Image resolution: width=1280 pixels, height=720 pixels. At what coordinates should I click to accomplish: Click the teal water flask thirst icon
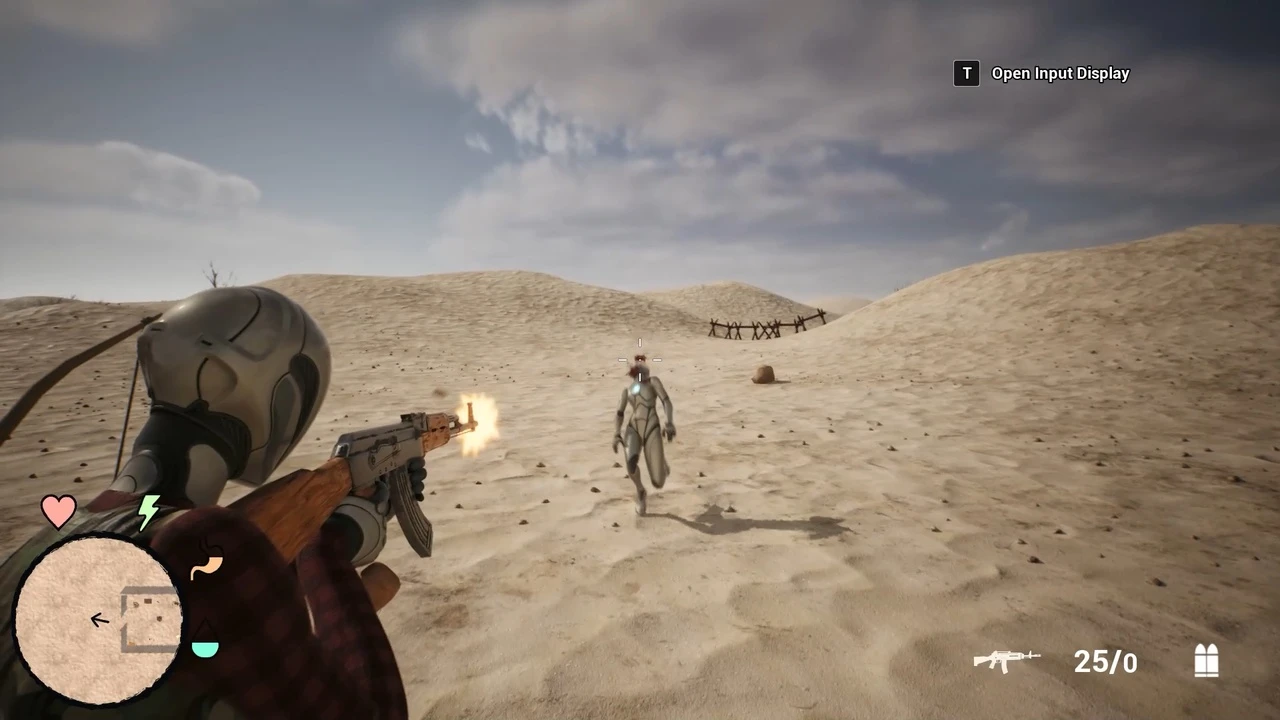(205, 644)
